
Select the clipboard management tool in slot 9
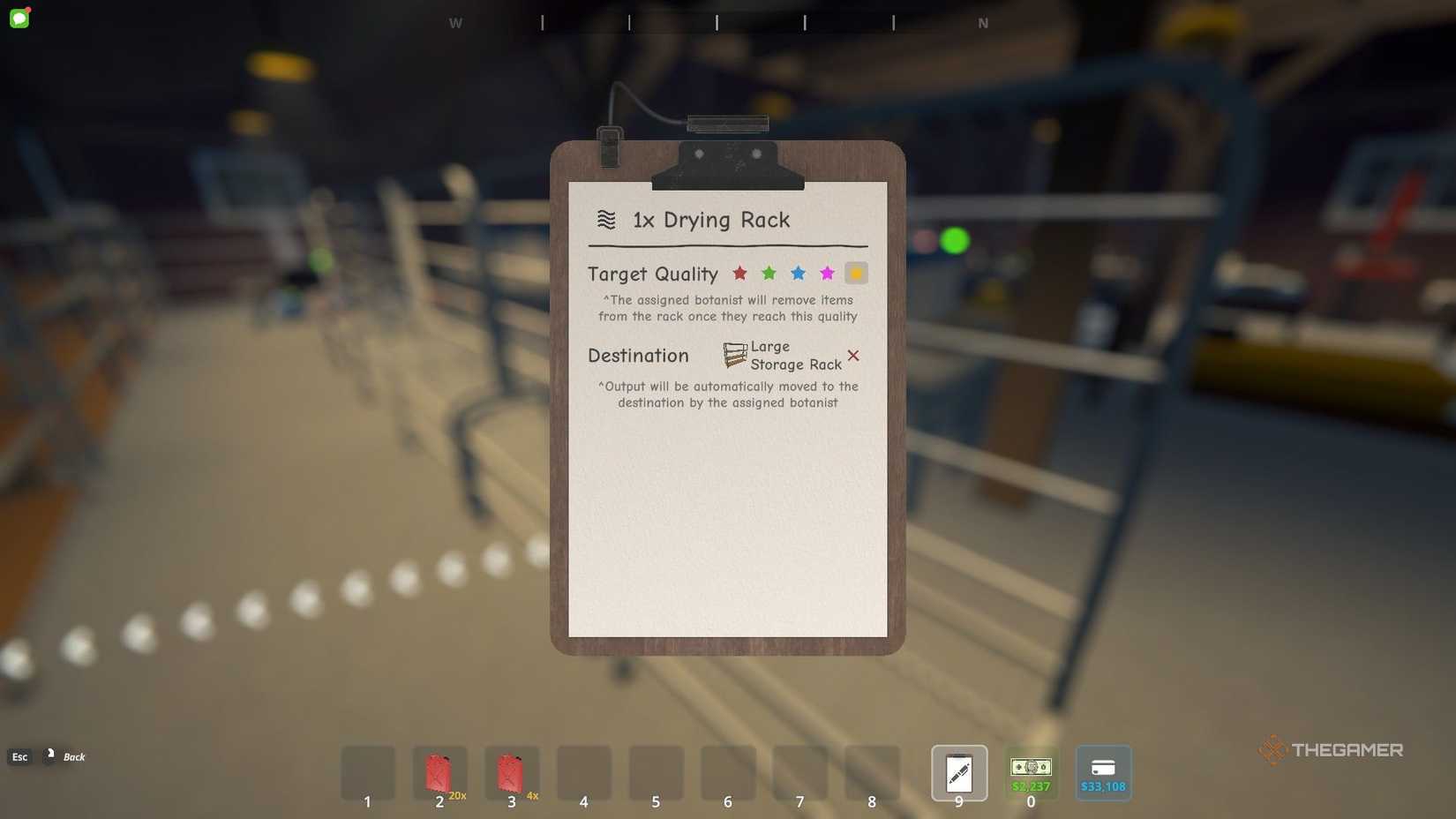(958, 773)
